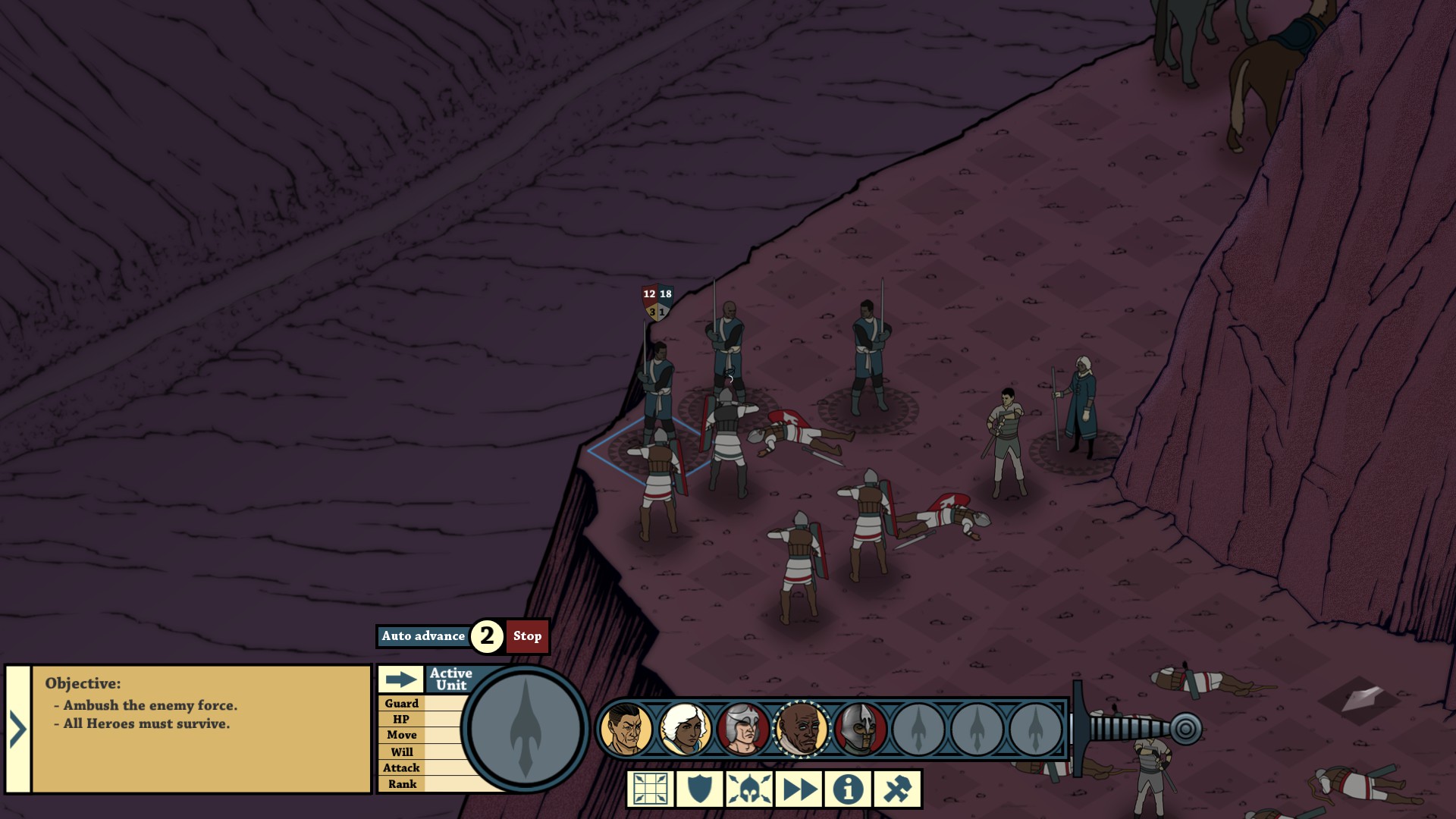Select the silver-helmeted soldier portrait on red
The width and height of the screenshot is (1456, 819).
pyautogui.click(x=742, y=729)
